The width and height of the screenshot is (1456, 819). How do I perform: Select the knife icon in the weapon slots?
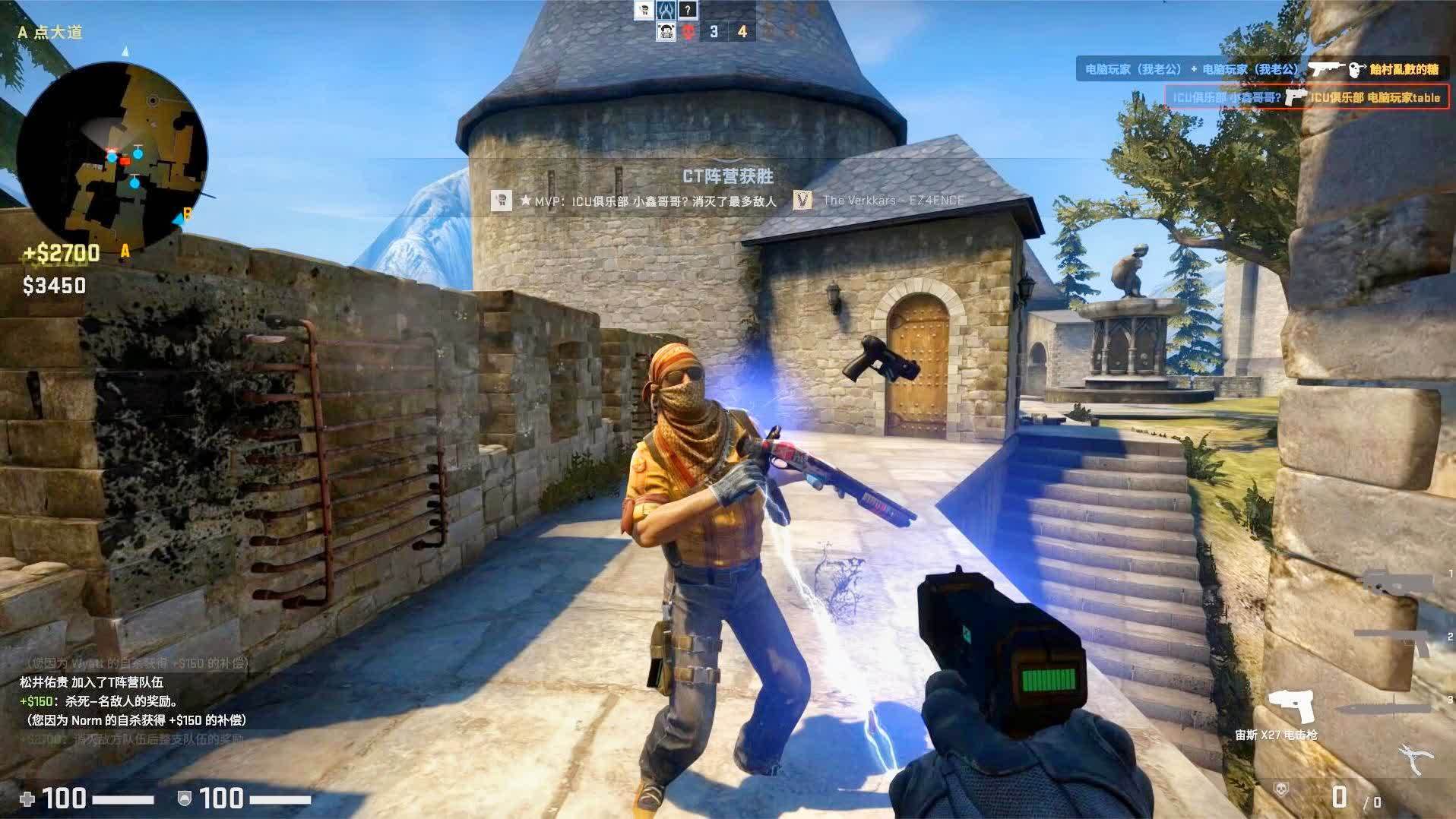[x=1383, y=707]
